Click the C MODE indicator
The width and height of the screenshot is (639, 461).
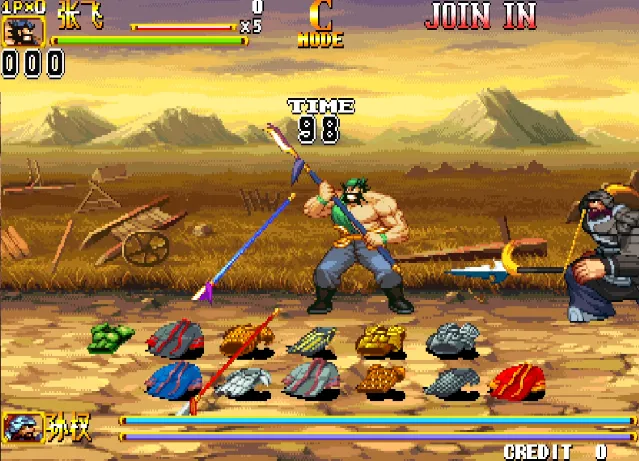pos(320,25)
